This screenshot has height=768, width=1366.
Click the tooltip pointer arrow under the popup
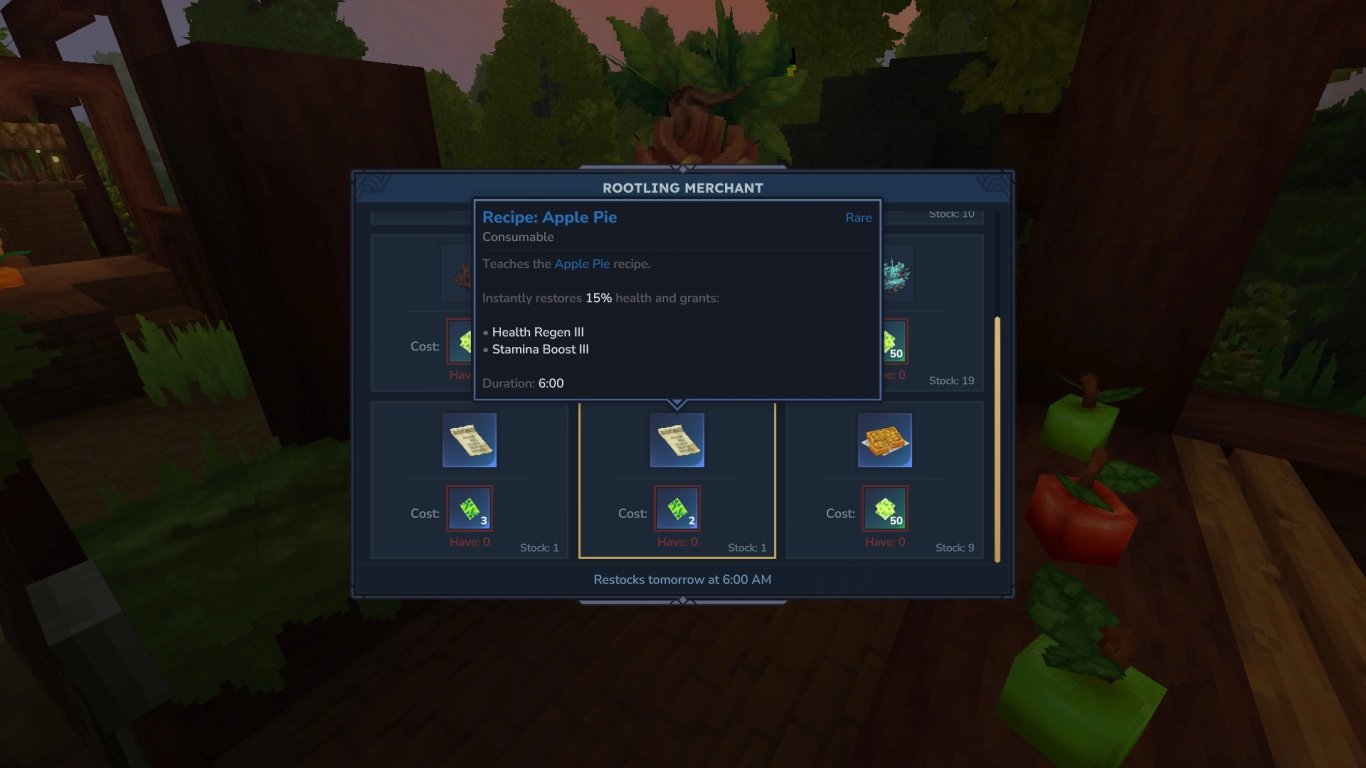(677, 402)
